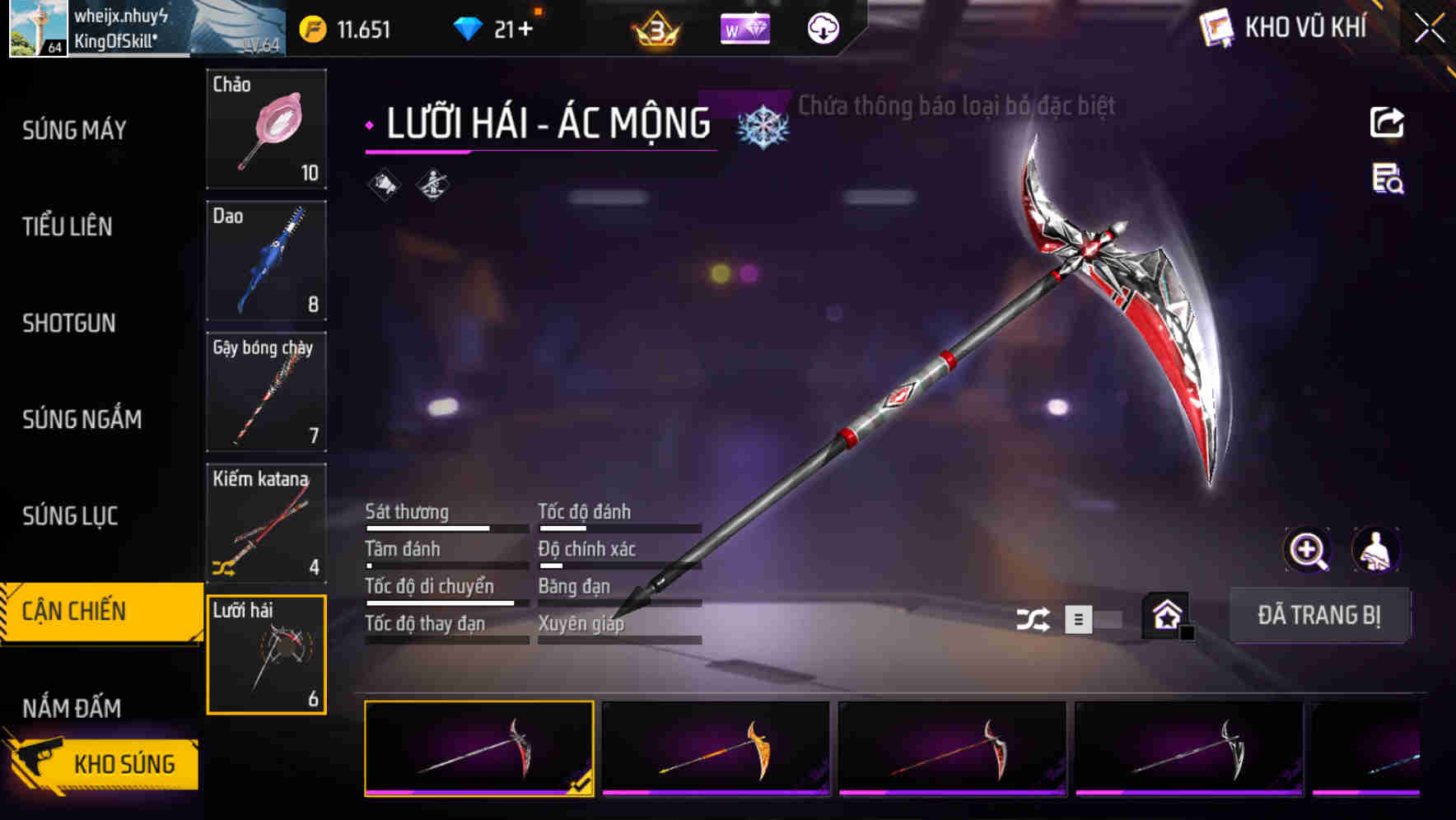Open the SHOTGUN weapon category

69,324
